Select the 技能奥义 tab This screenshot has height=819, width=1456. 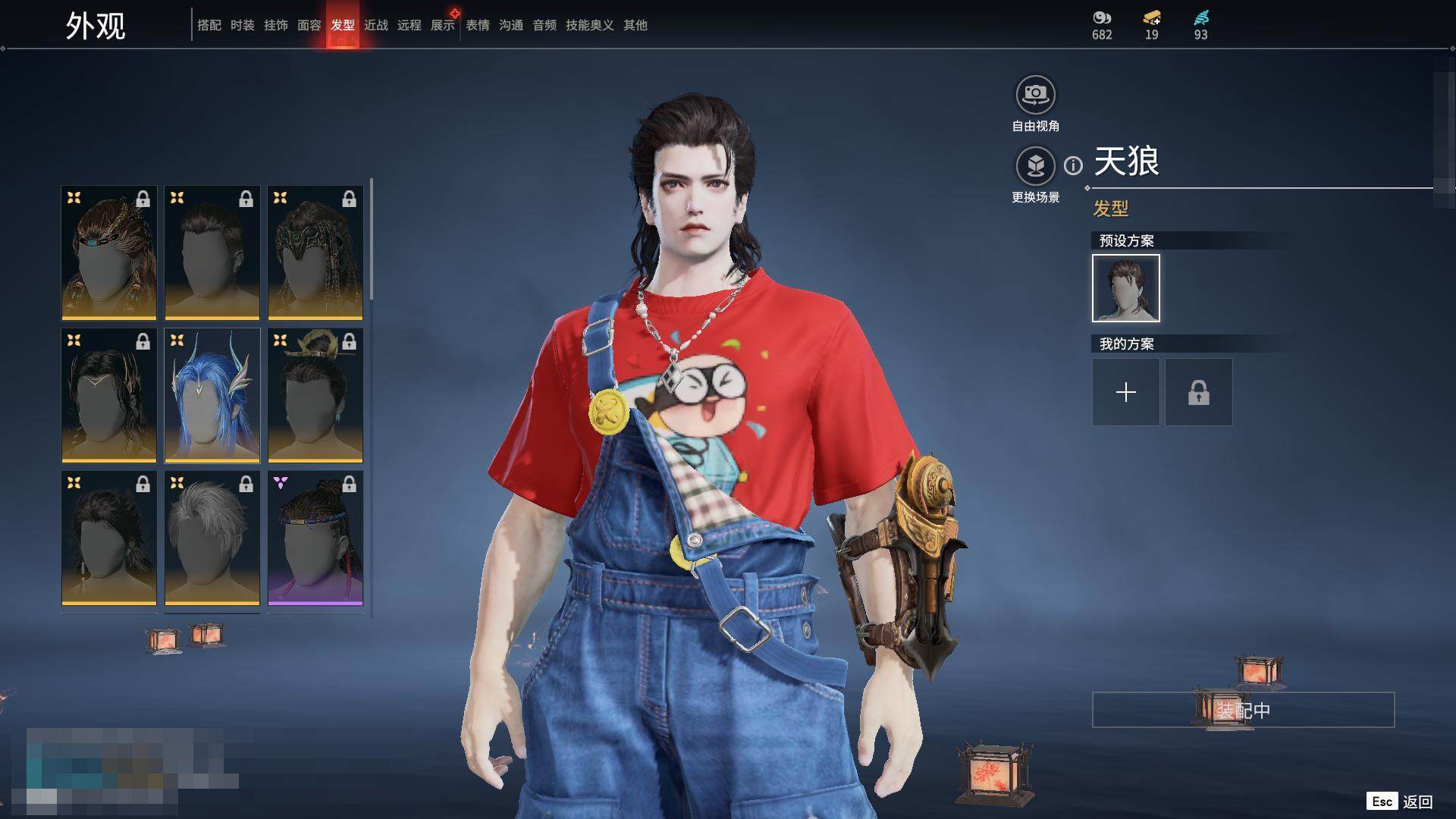590,25
